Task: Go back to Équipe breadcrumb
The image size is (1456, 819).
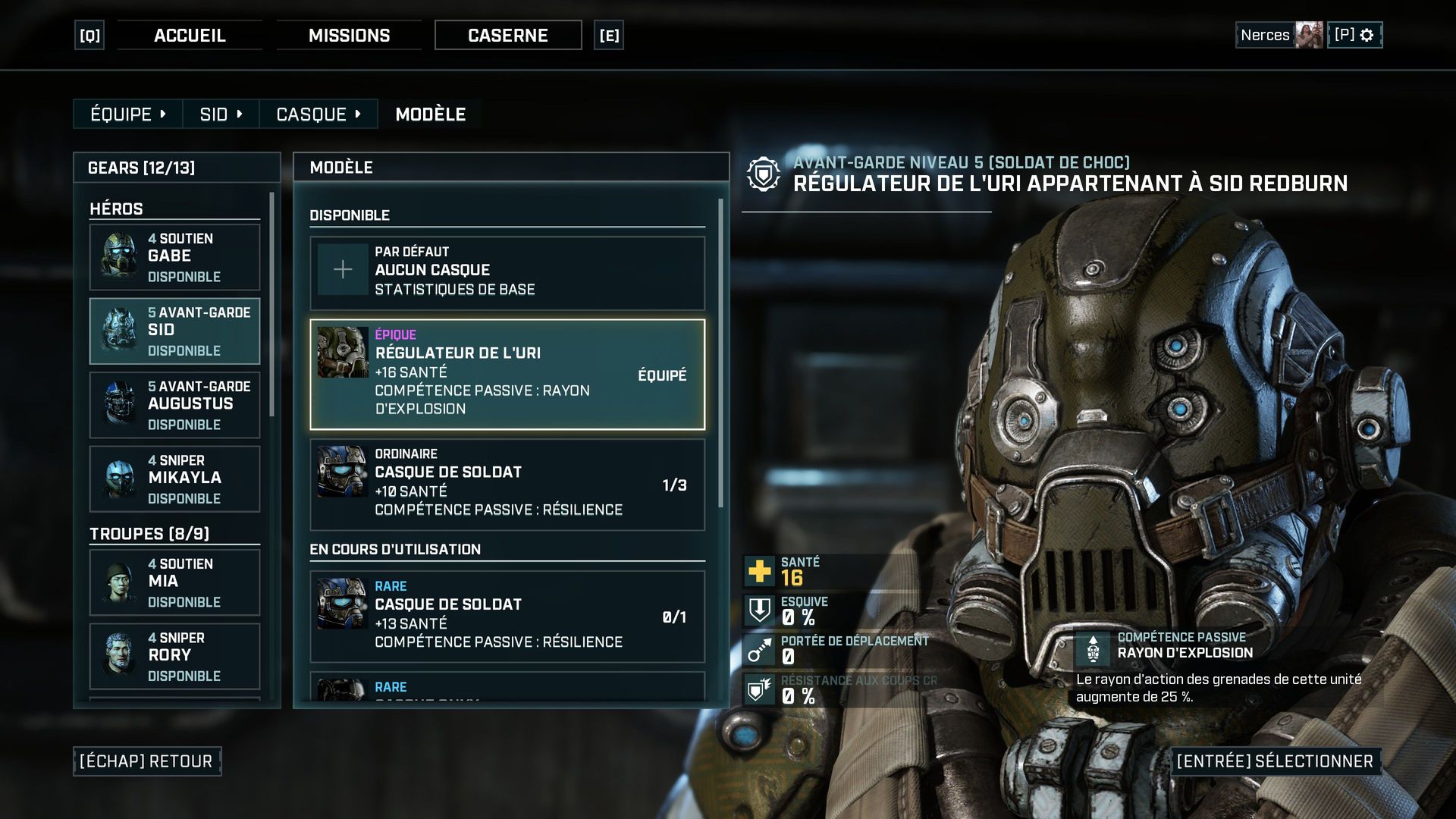Action: pos(127,115)
